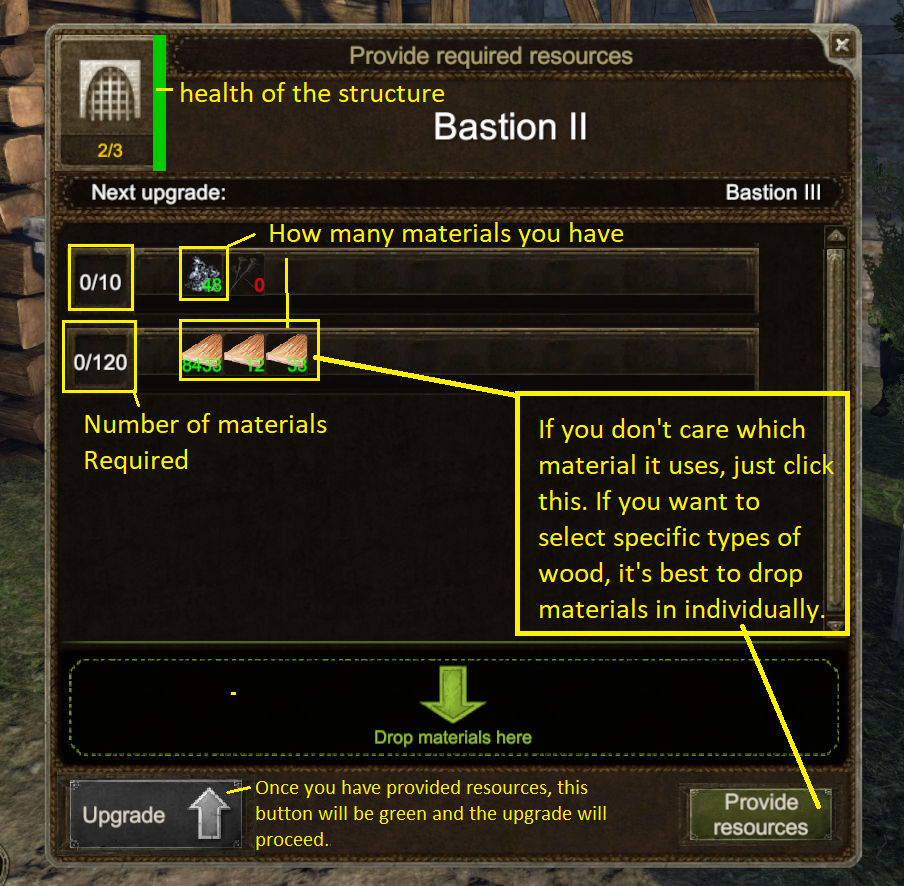Close the Provide required resources window

842,44
